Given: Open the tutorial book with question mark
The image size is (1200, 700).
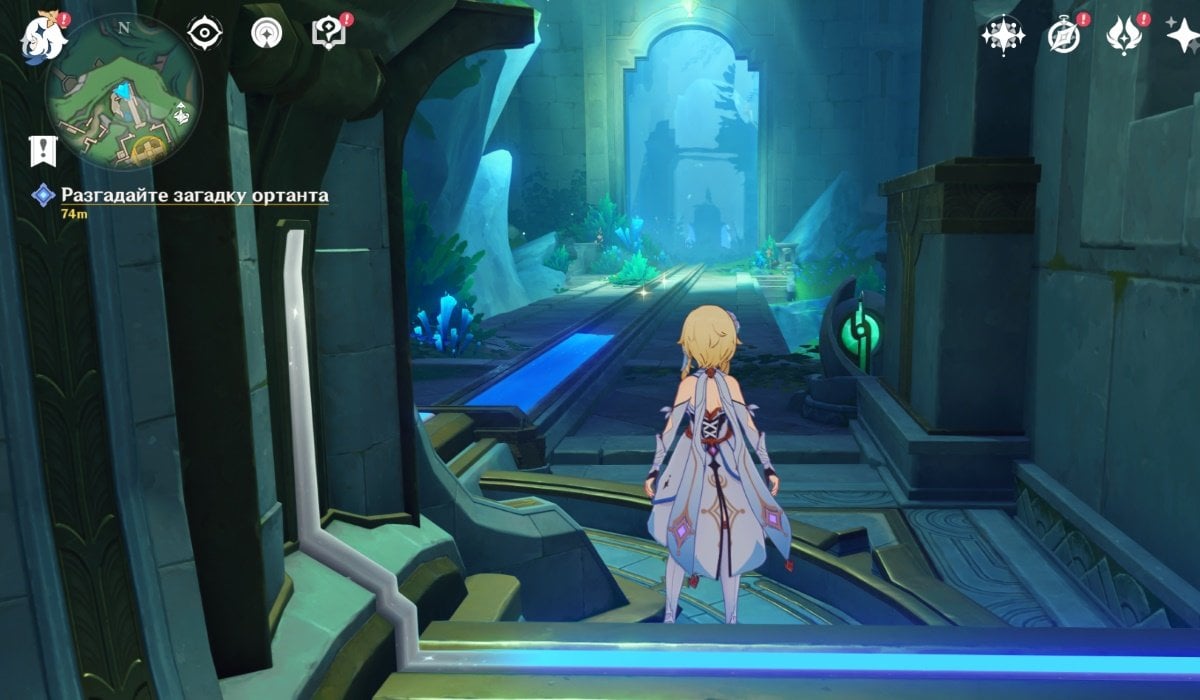Looking at the screenshot, I should pyautogui.click(x=327, y=33).
